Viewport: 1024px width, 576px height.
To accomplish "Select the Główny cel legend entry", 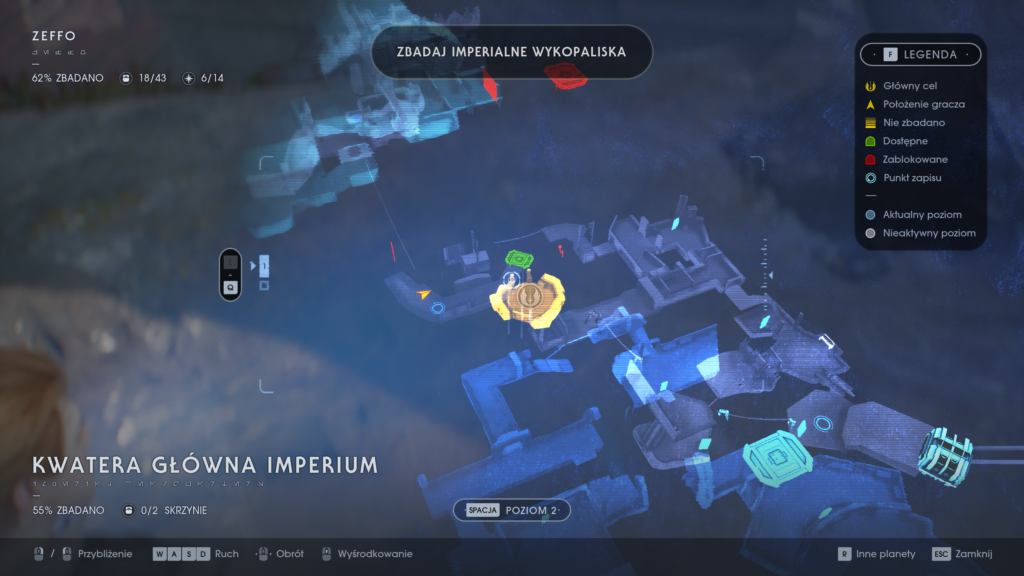I will click(x=902, y=86).
